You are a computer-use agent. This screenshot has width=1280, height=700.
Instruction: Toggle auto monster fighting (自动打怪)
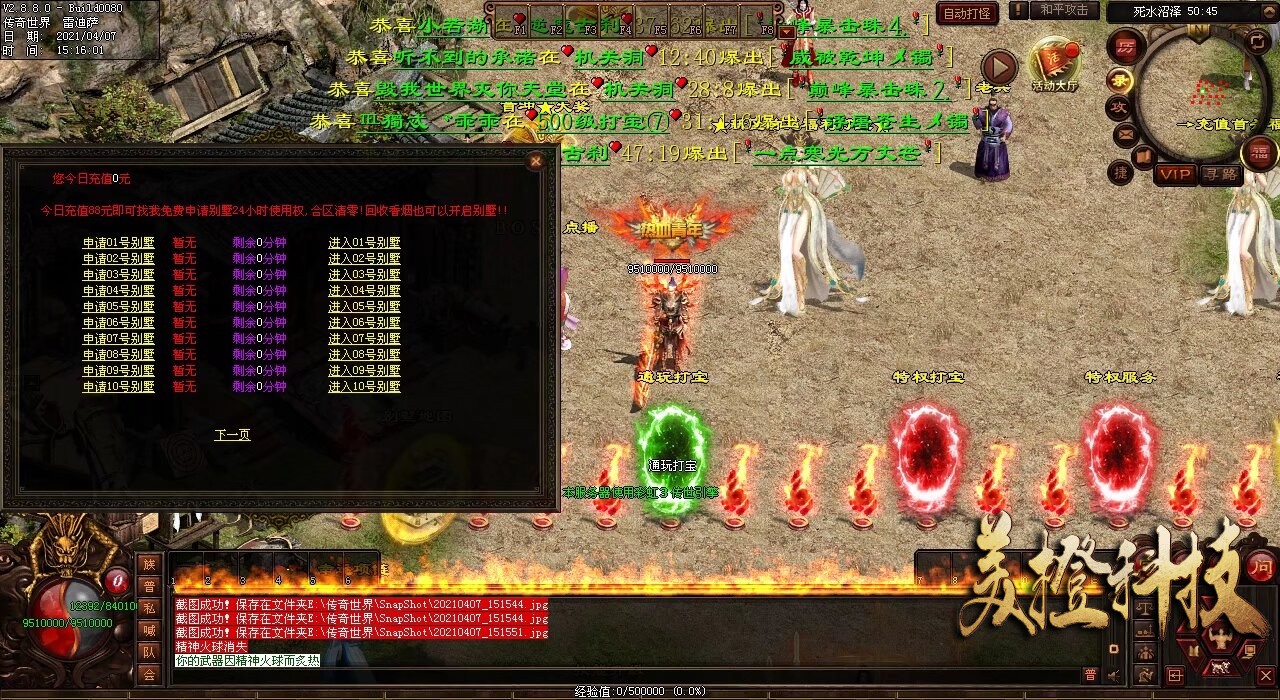tap(967, 14)
